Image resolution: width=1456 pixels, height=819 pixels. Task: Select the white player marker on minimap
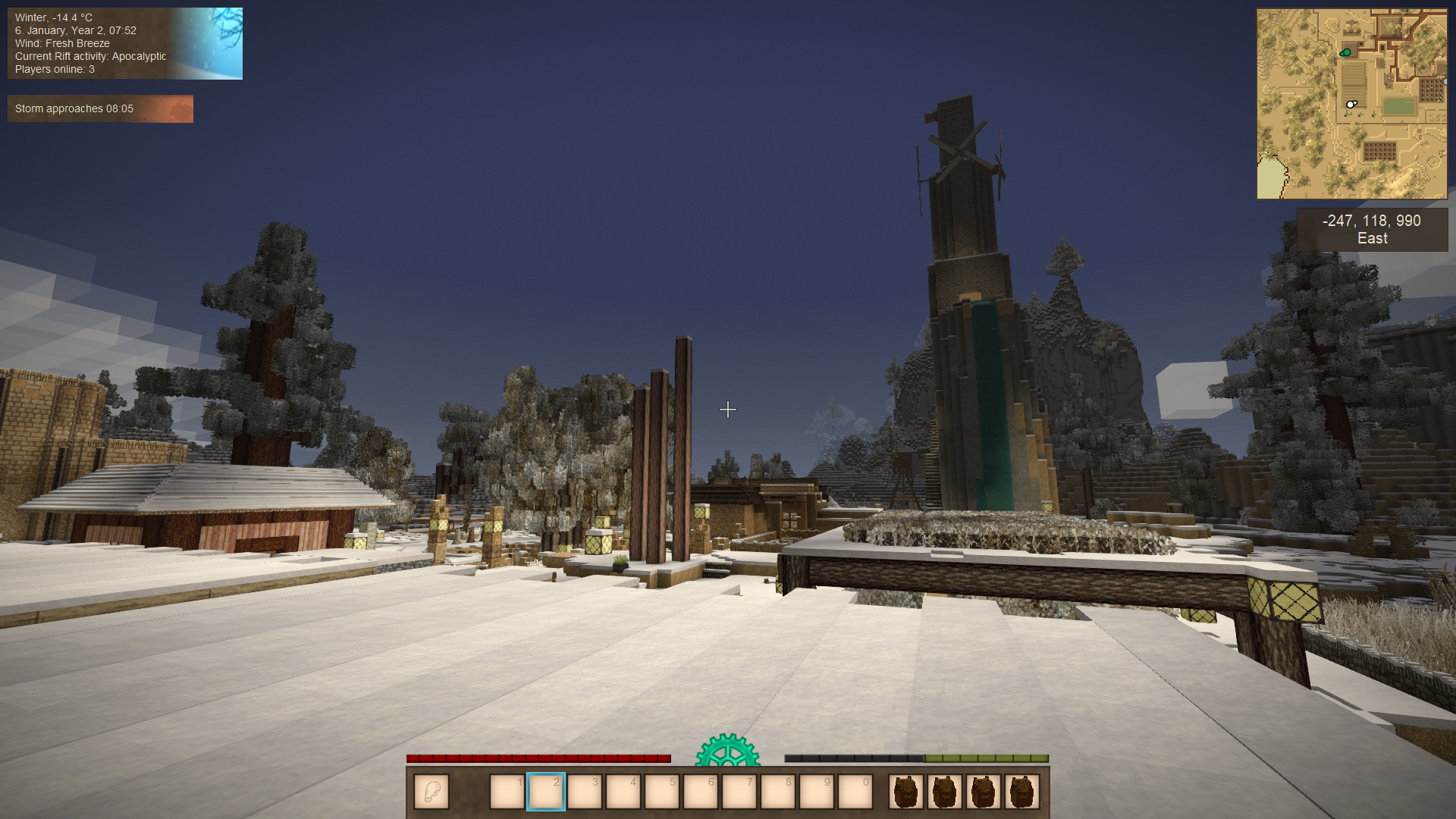pos(1351,104)
